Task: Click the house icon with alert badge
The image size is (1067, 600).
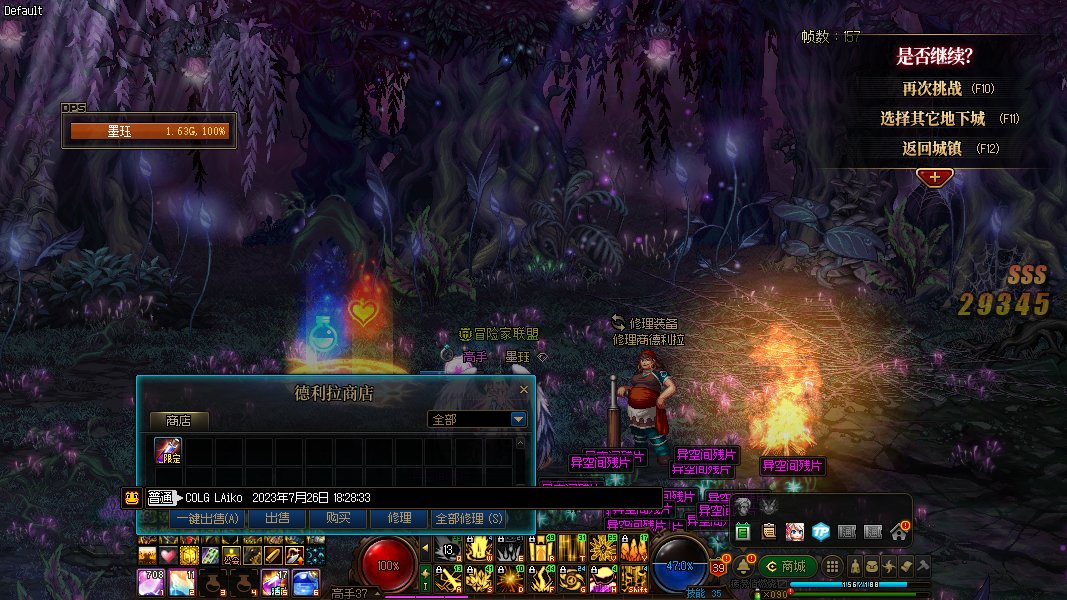Action: coord(898,532)
